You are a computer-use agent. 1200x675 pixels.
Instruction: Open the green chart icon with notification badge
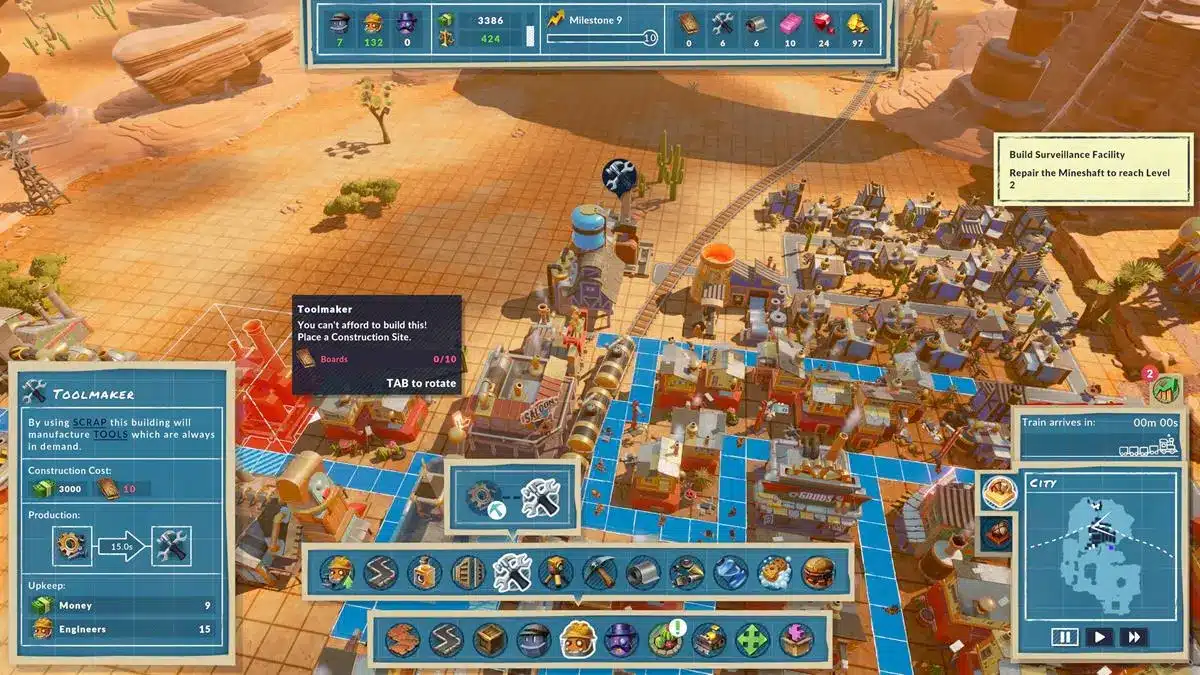(x=1166, y=388)
